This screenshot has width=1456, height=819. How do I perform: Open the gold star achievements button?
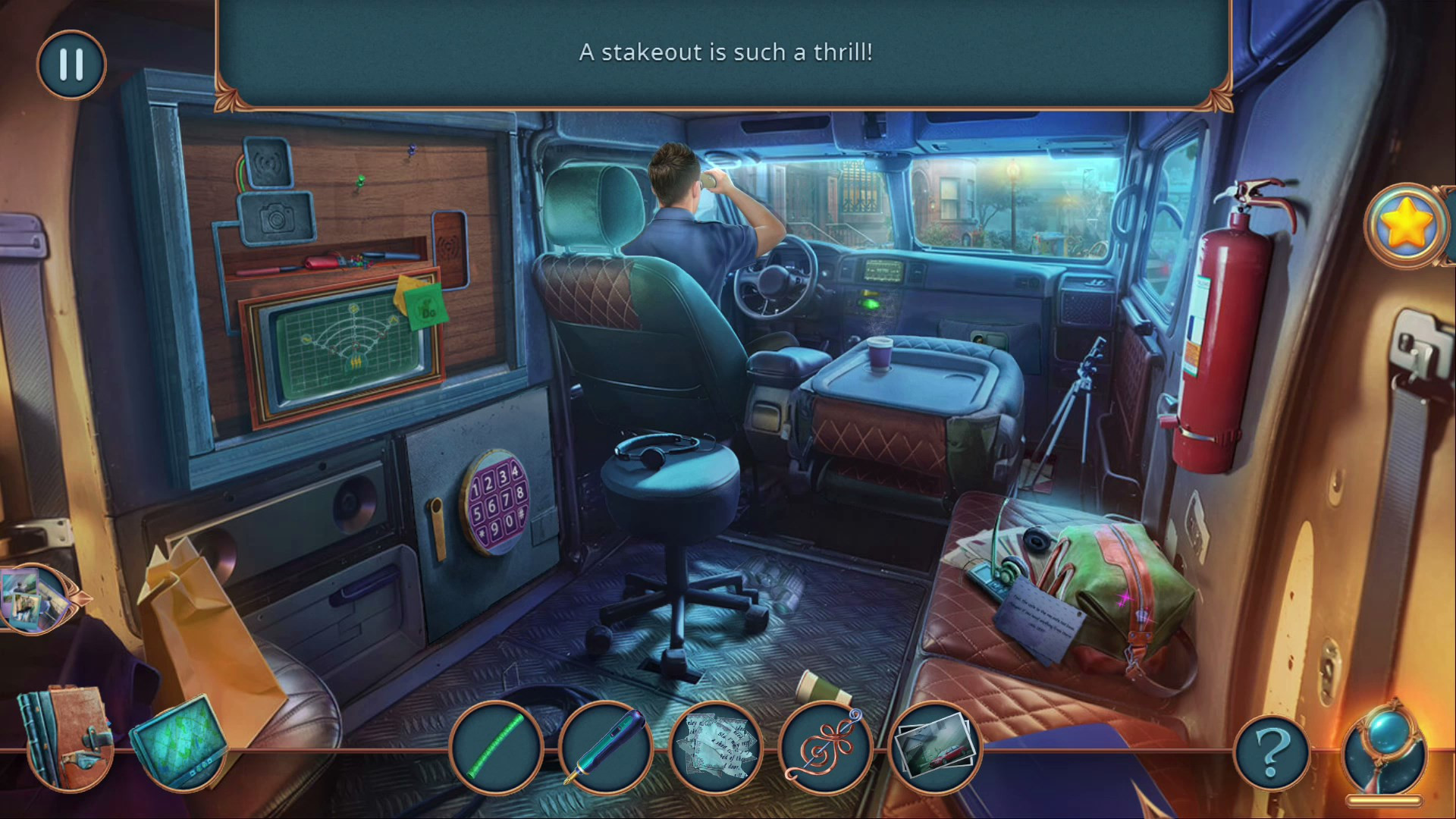[1405, 225]
